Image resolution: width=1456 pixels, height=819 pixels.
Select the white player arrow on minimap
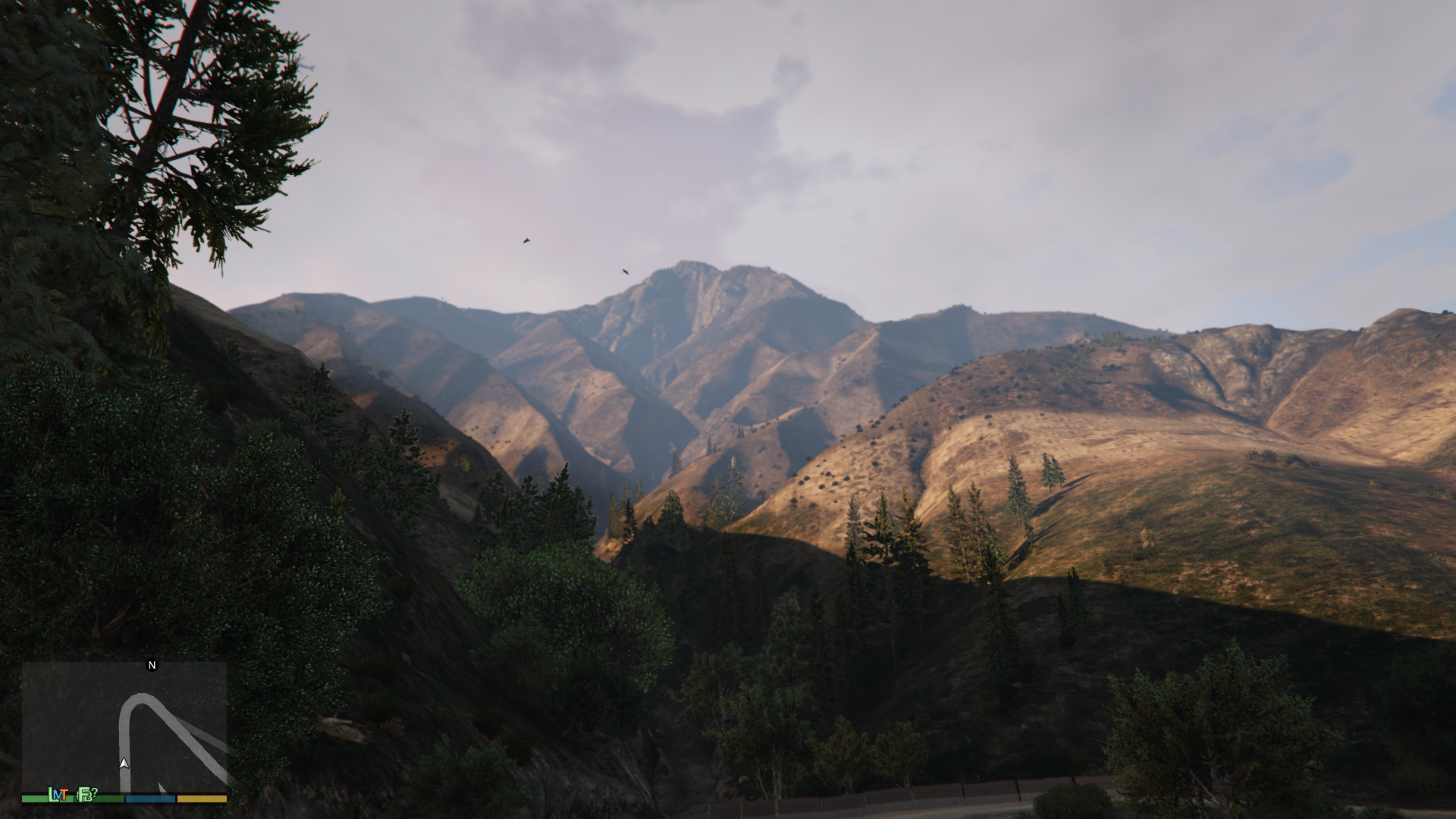coord(124,763)
